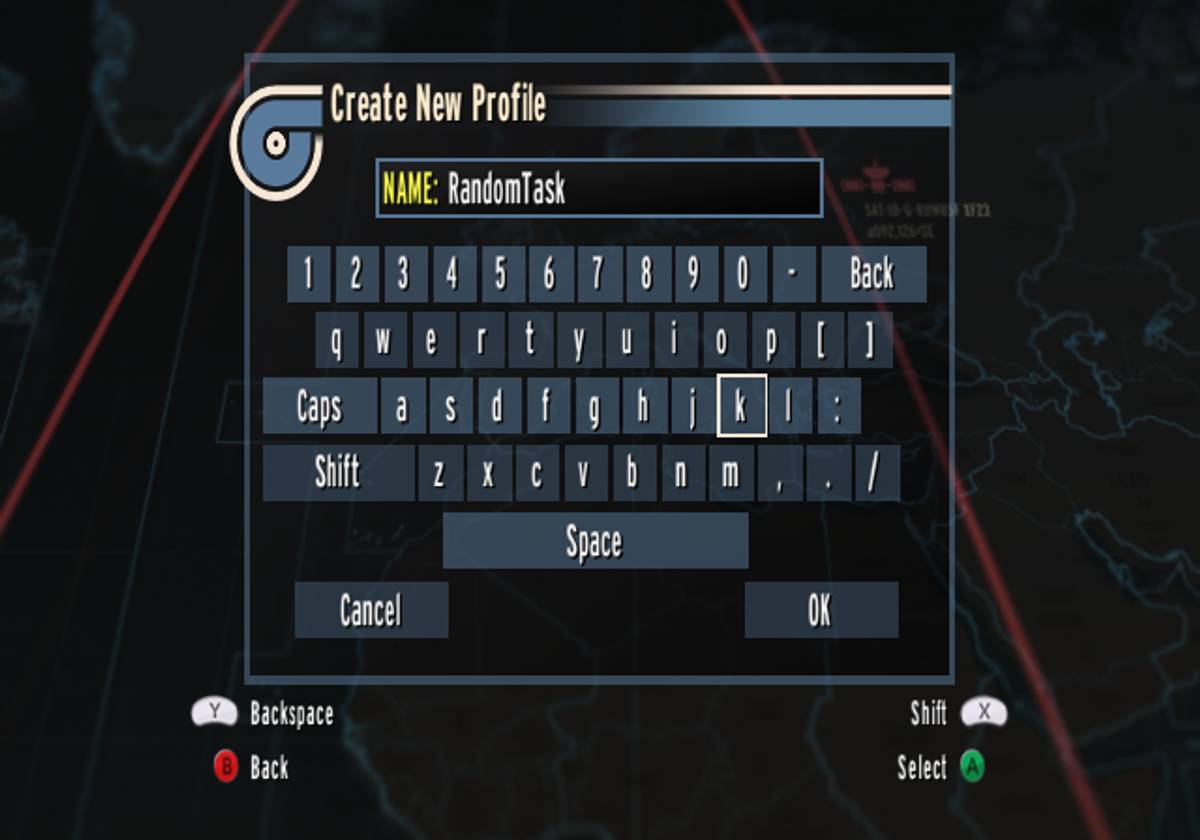Toggle the Caps key
This screenshot has height=840, width=1200.
tap(320, 407)
